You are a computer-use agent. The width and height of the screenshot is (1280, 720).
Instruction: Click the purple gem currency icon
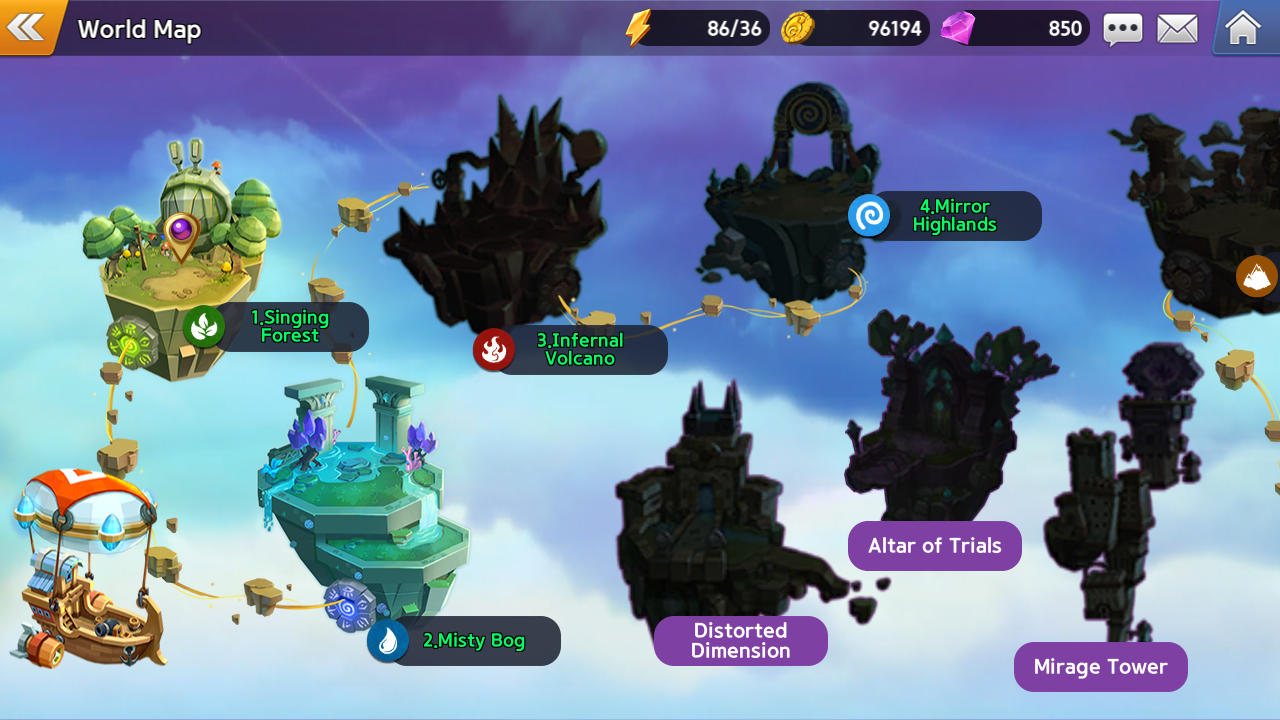[957, 28]
